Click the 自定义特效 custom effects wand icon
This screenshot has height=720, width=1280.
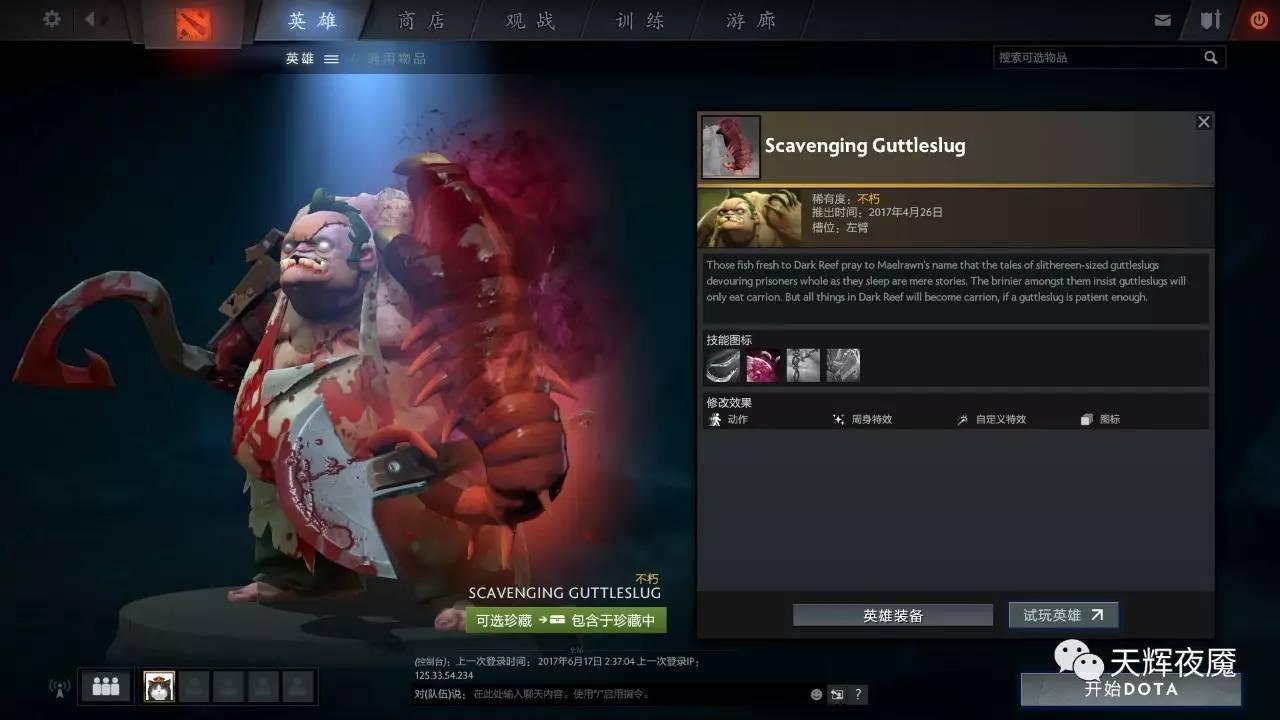point(962,419)
